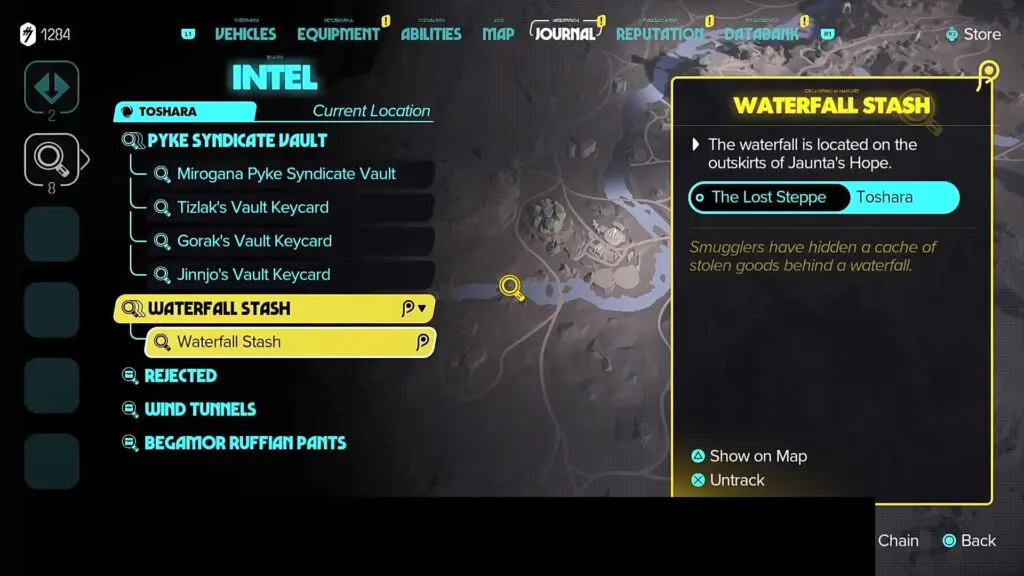Open Jinnjo's Vault Keycard entry

click(x=253, y=274)
